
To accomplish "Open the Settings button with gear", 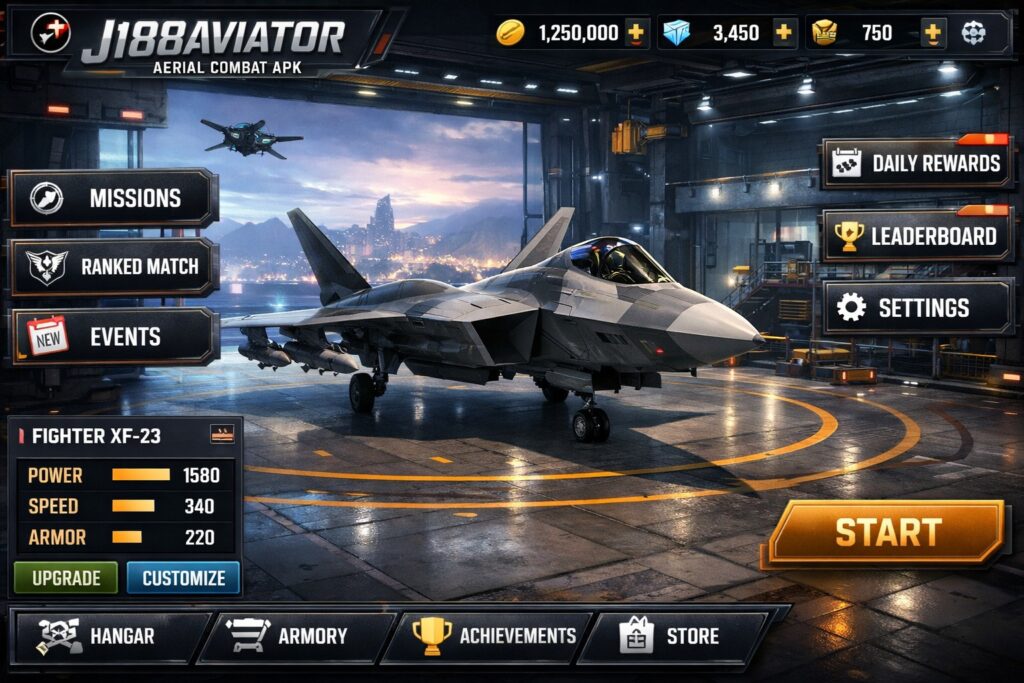I will (x=917, y=308).
